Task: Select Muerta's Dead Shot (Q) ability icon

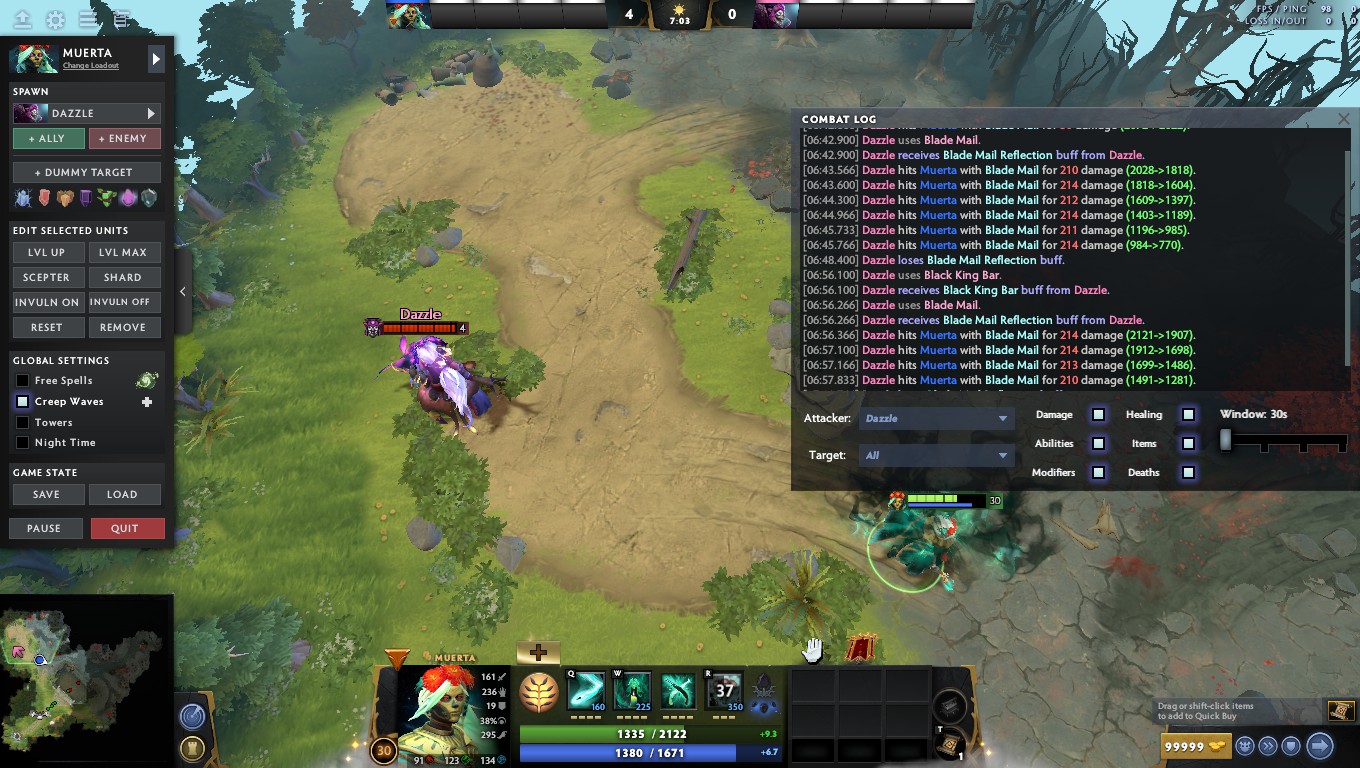Action: (x=585, y=690)
